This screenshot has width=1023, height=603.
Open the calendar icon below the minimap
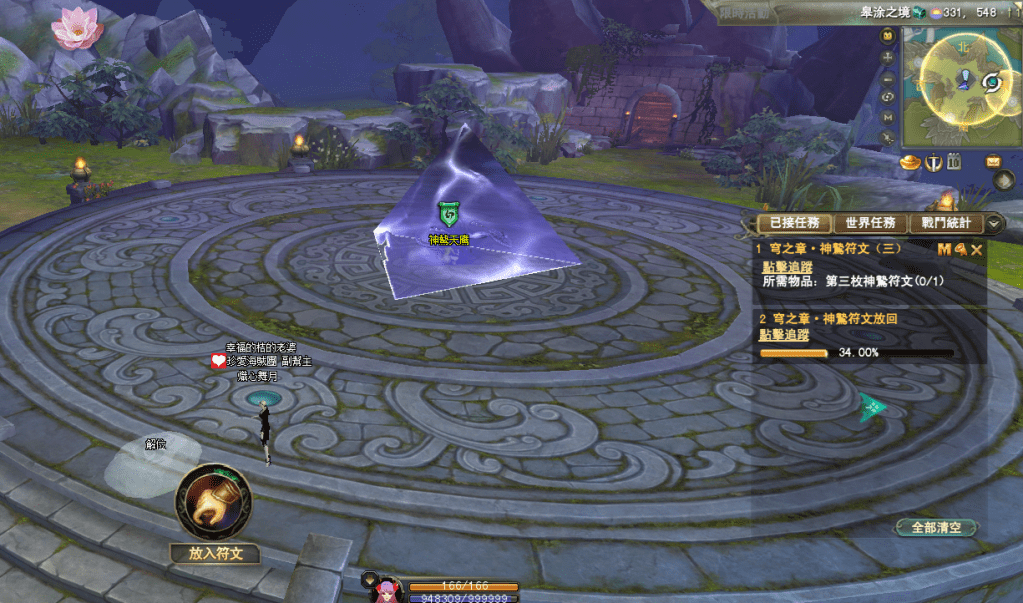tap(954, 162)
